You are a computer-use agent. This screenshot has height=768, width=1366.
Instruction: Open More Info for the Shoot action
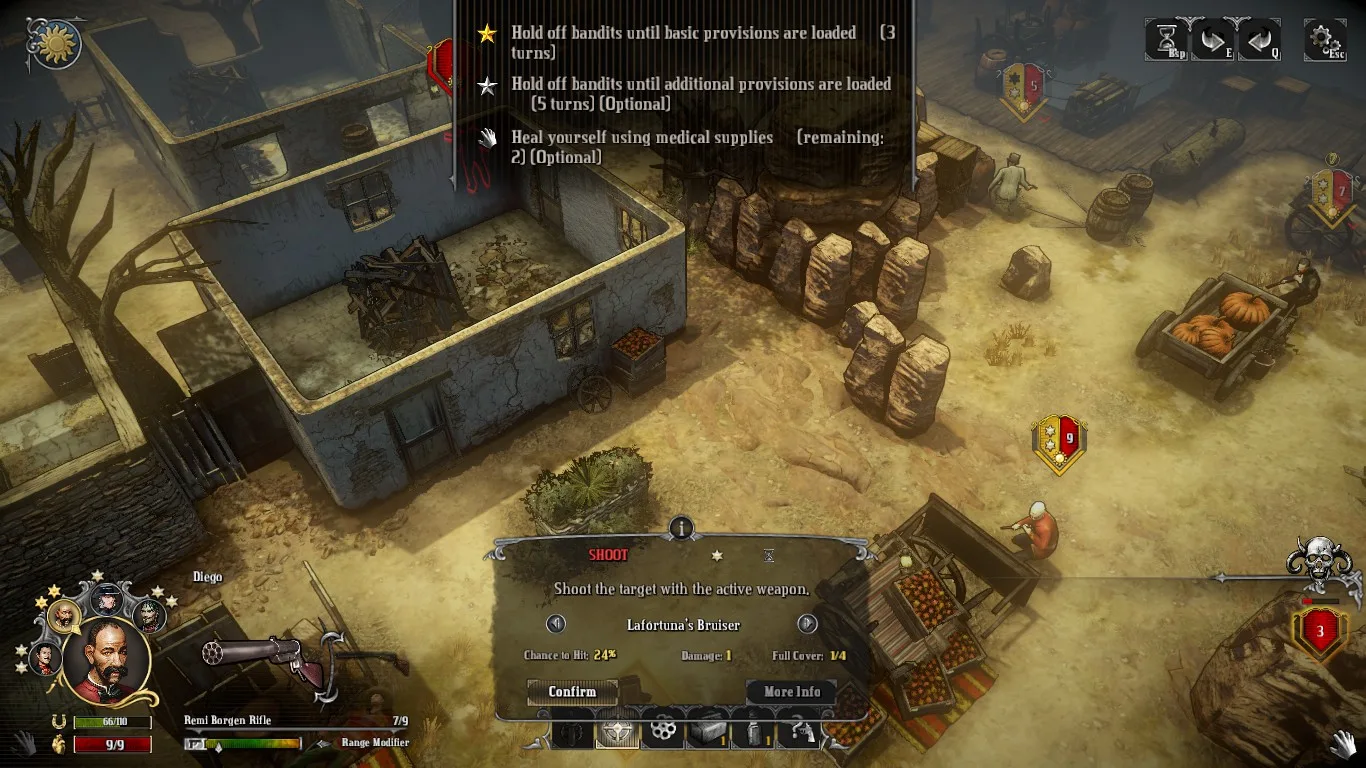tap(790, 691)
